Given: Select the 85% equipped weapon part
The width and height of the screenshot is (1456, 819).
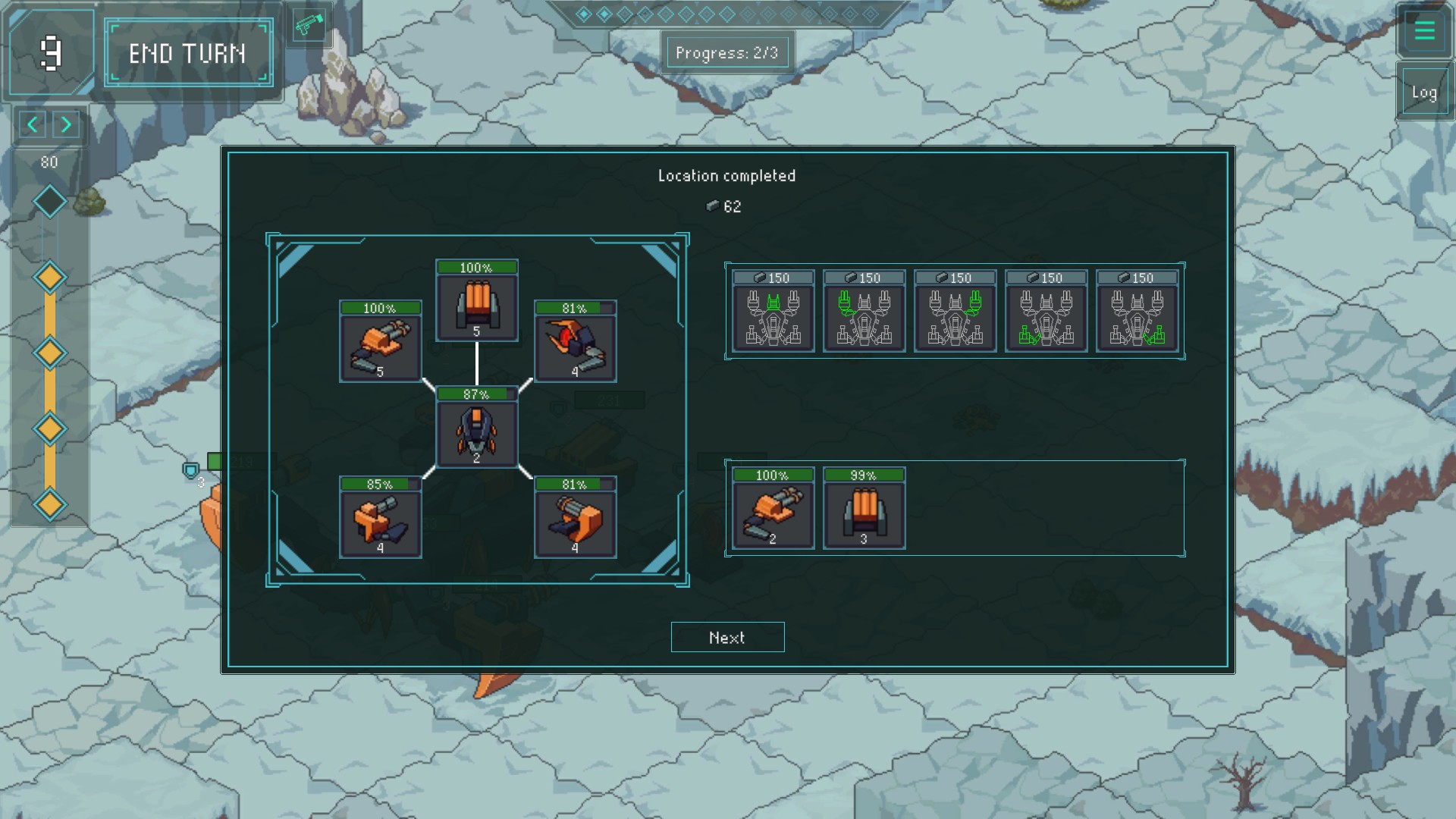Looking at the screenshot, I should pos(380,518).
